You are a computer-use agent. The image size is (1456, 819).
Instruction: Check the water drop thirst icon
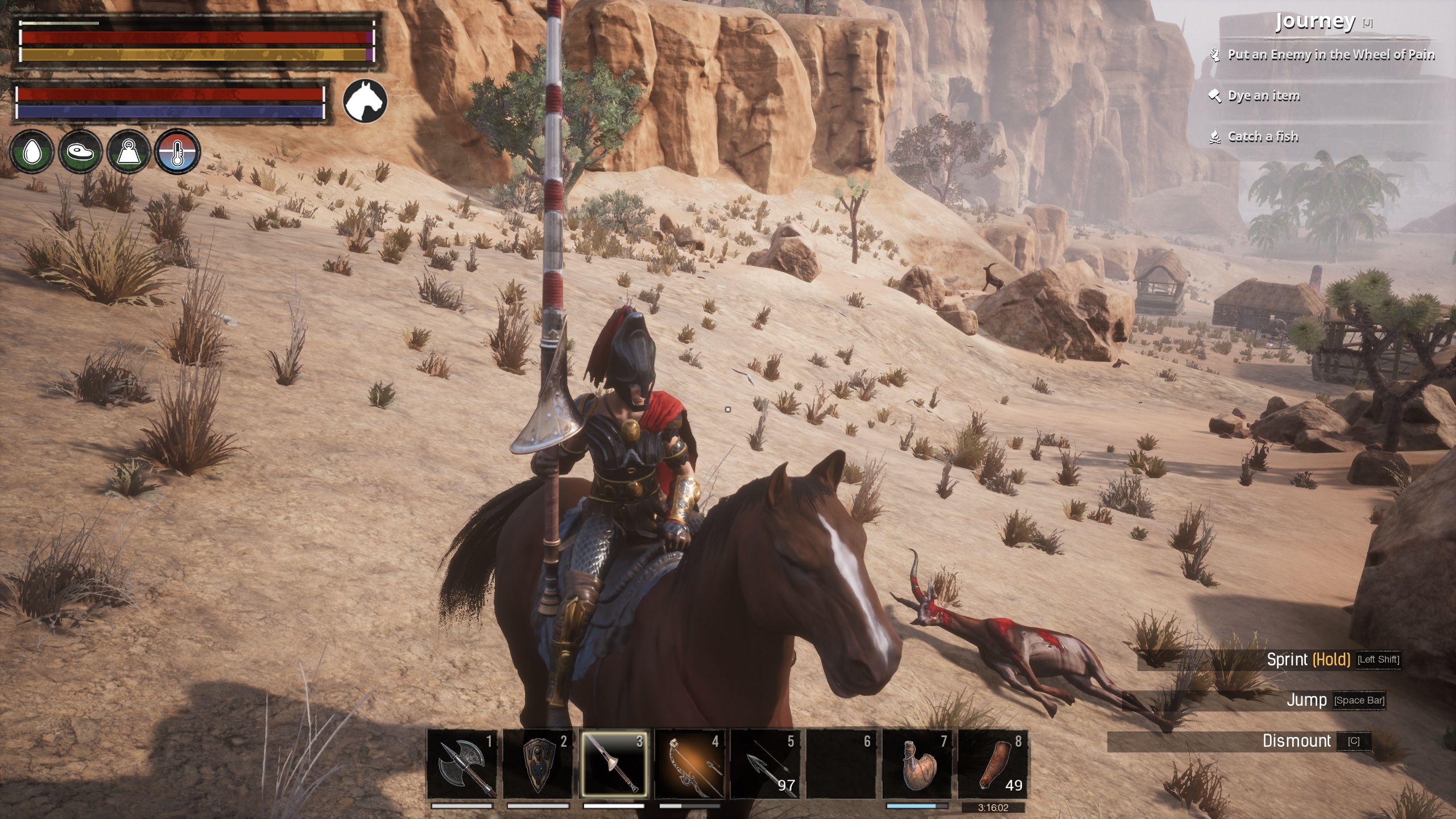click(32, 152)
